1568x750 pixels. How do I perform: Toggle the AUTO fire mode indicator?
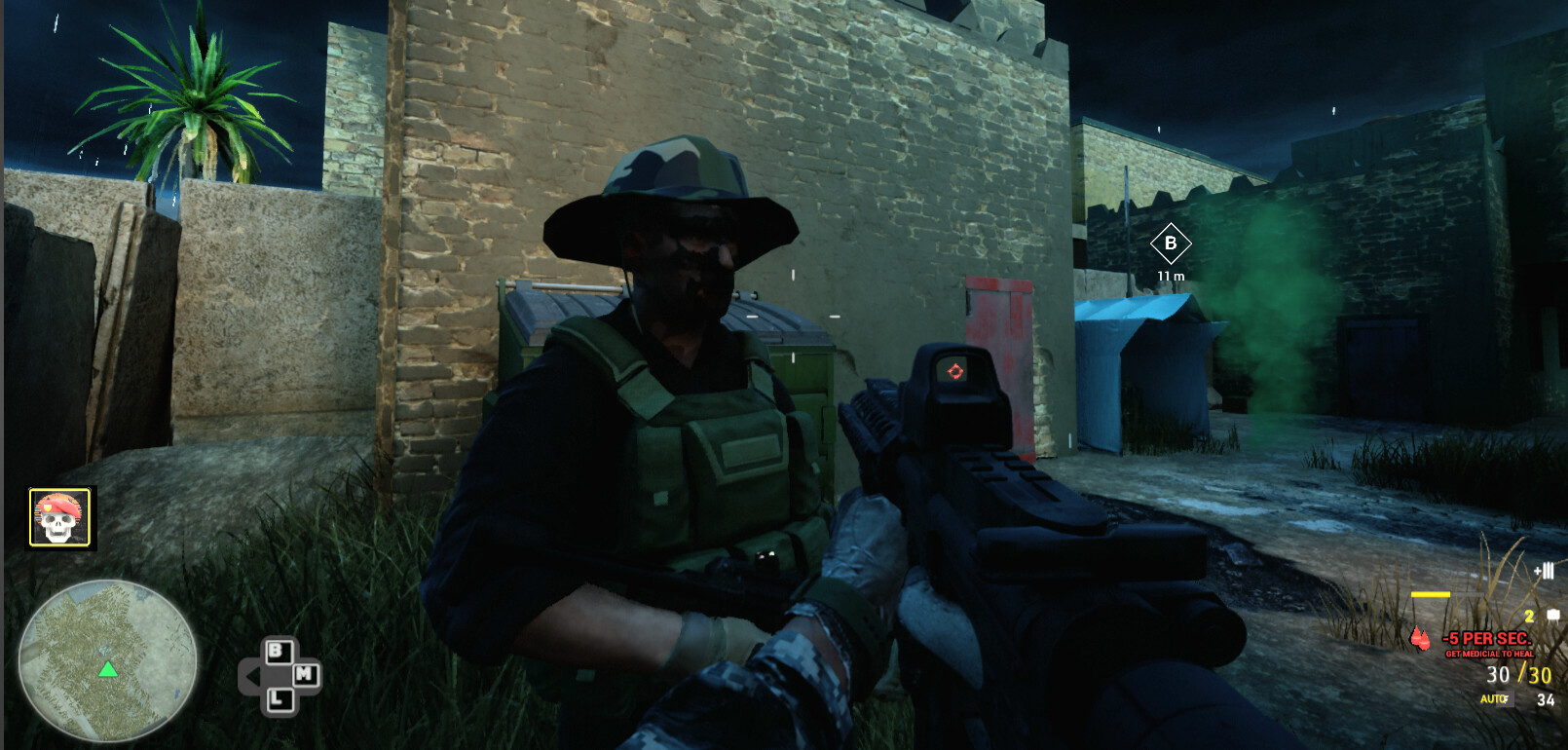[1492, 698]
